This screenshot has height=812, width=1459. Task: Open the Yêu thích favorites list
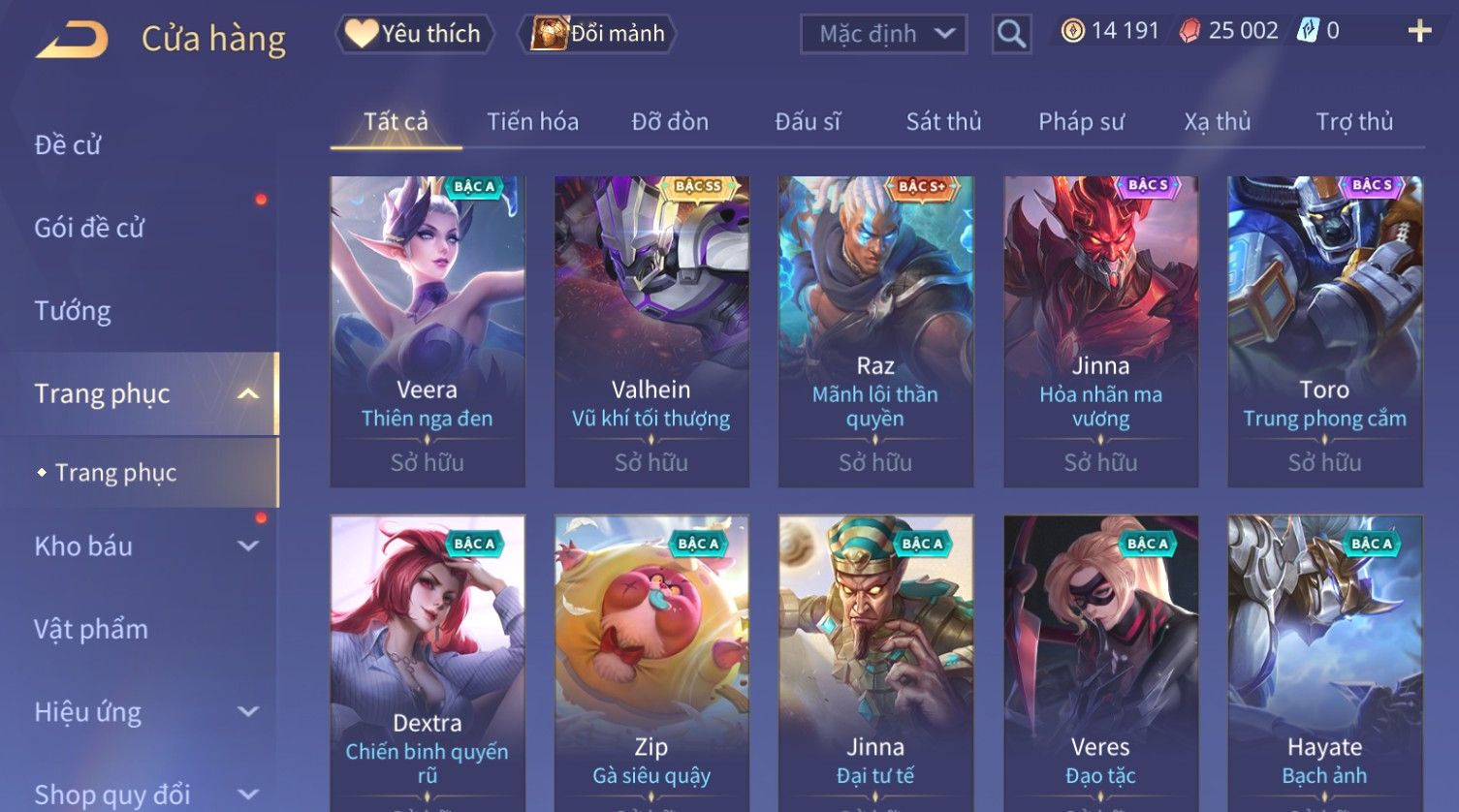tap(415, 34)
